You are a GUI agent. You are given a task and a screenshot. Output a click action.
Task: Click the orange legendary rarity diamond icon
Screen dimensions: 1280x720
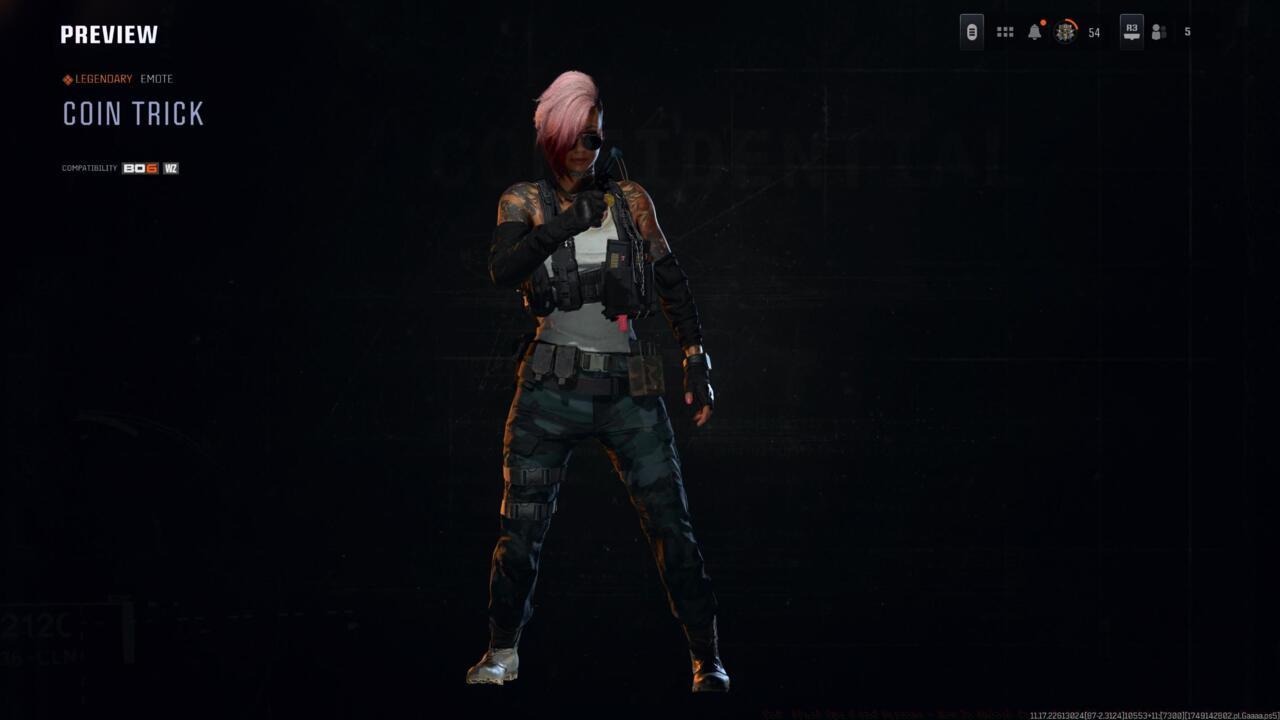(66, 78)
